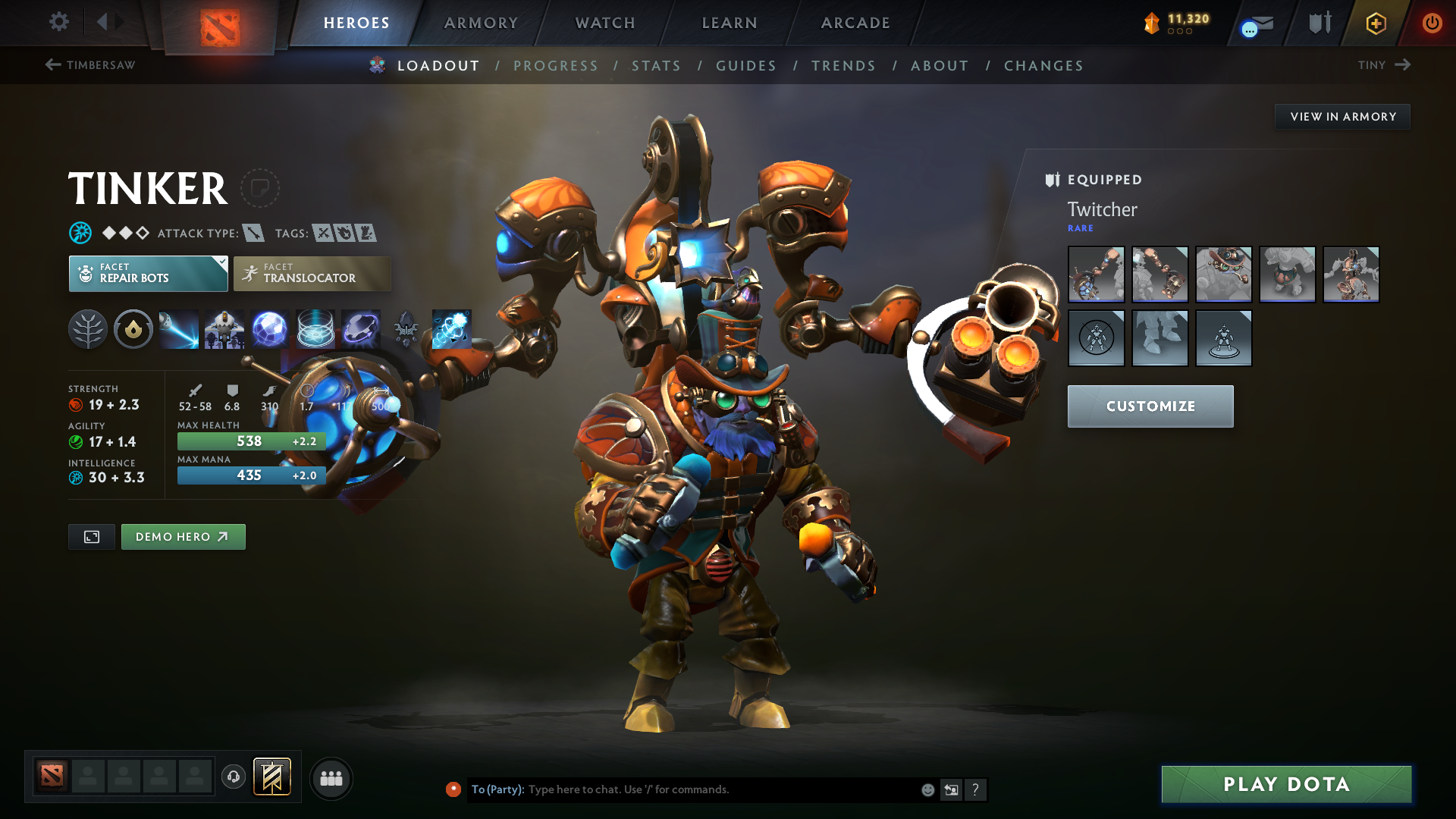View the Defense Matrix sphere ability icon
The height and width of the screenshot is (819, 1456).
(270, 329)
